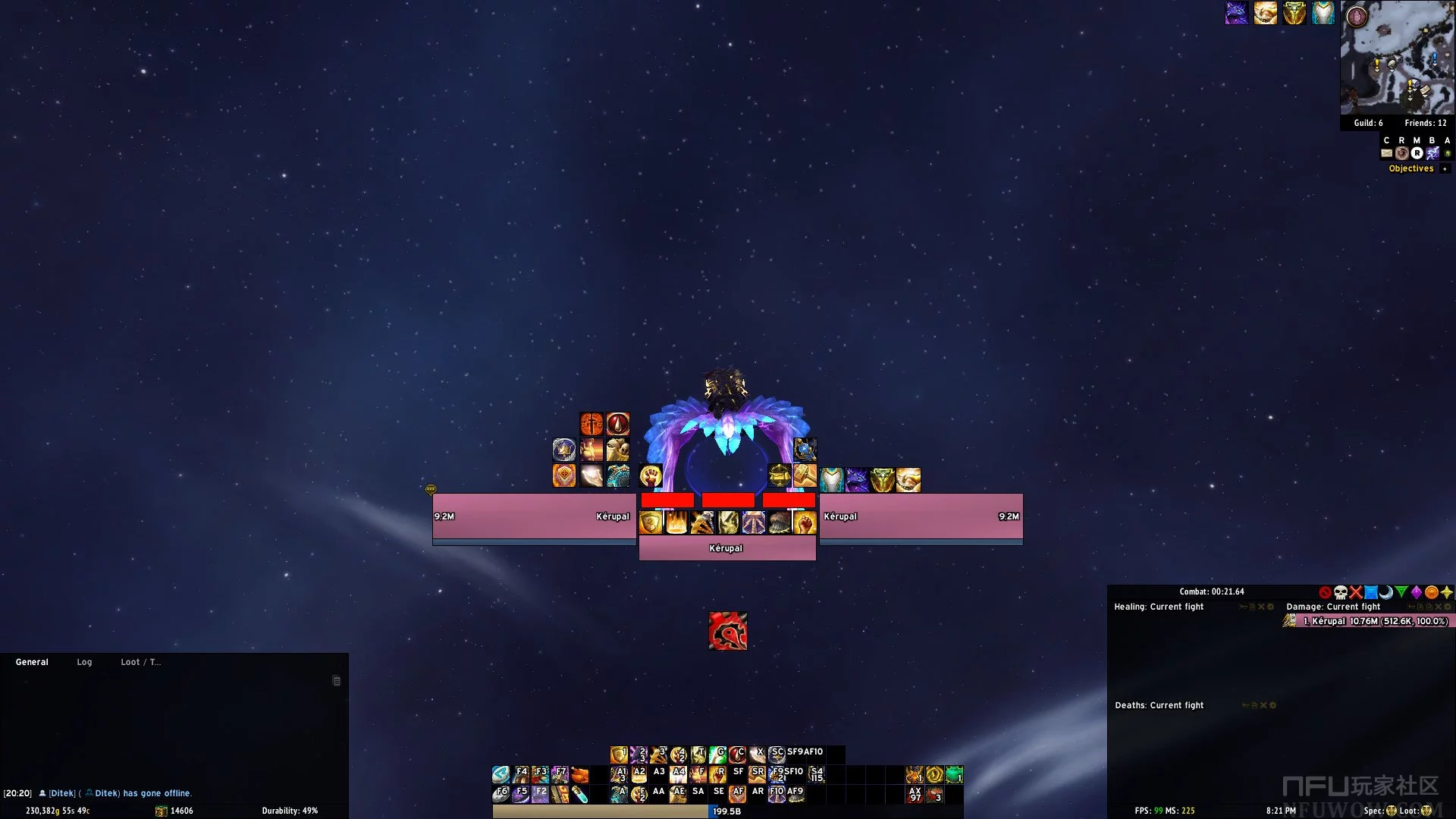Show the Guild: 6 roster

coord(1368,123)
